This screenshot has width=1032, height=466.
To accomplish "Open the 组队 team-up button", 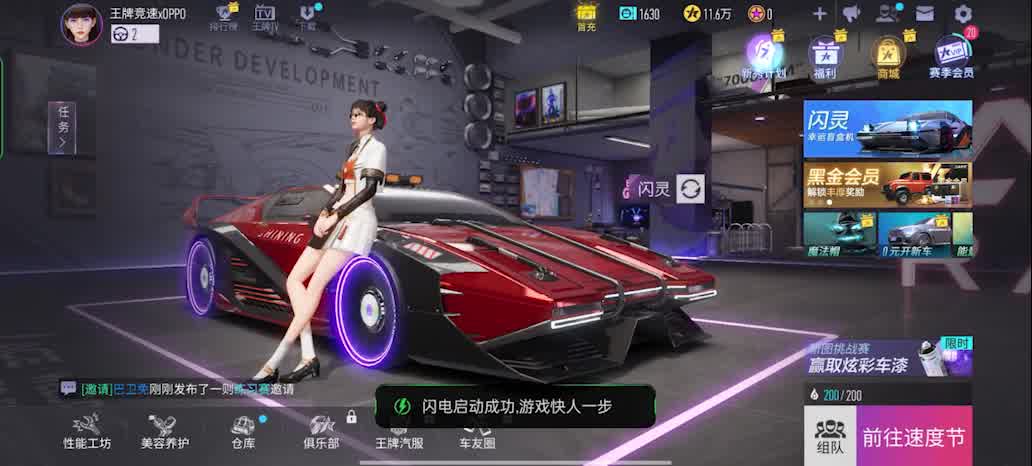I will pyautogui.click(x=829, y=437).
